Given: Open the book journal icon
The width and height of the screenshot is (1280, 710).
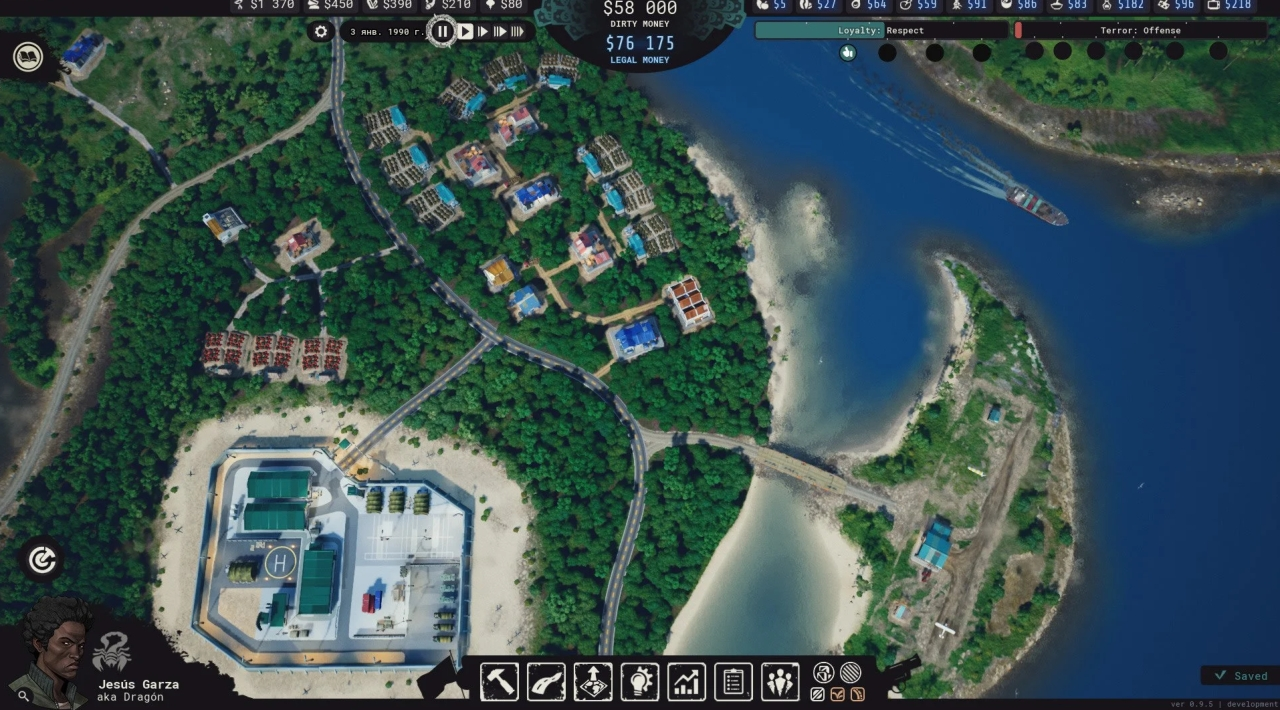Looking at the screenshot, I should (x=28, y=57).
